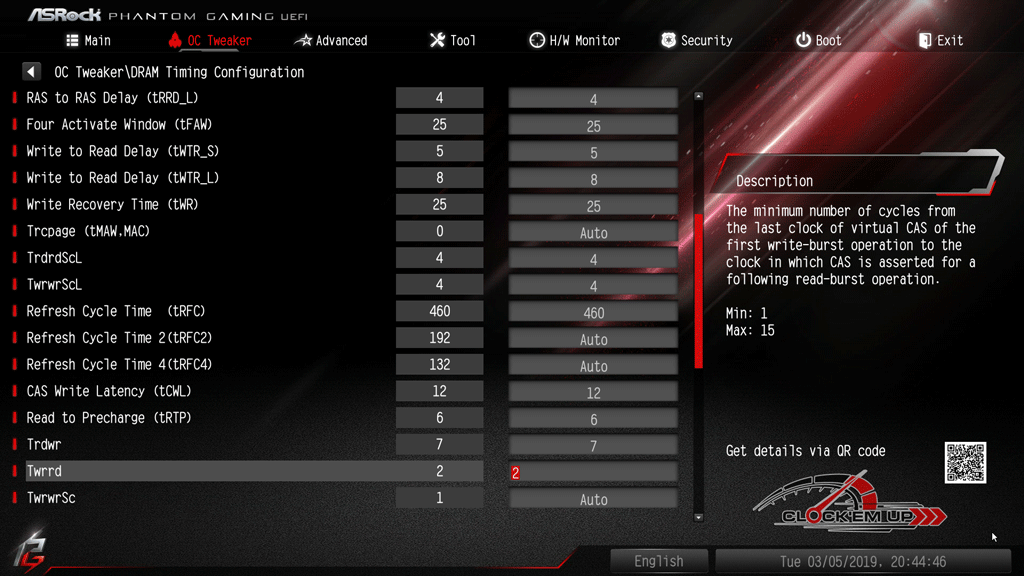This screenshot has height=576, width=1024.
Task: Set the TwrwrSc Auto field
Action: [593, 498]
